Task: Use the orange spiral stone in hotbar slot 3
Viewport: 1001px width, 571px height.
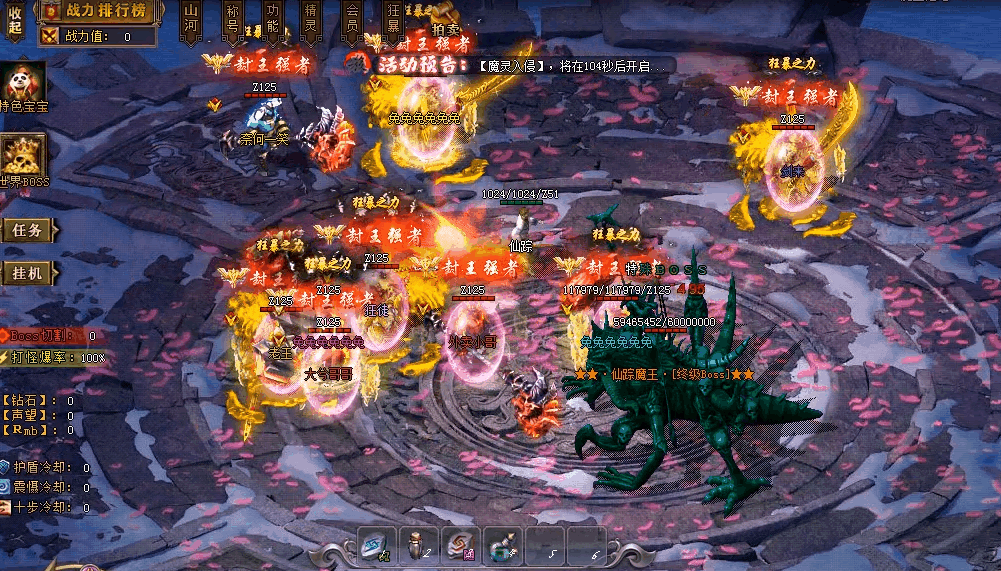Action: 461,545
